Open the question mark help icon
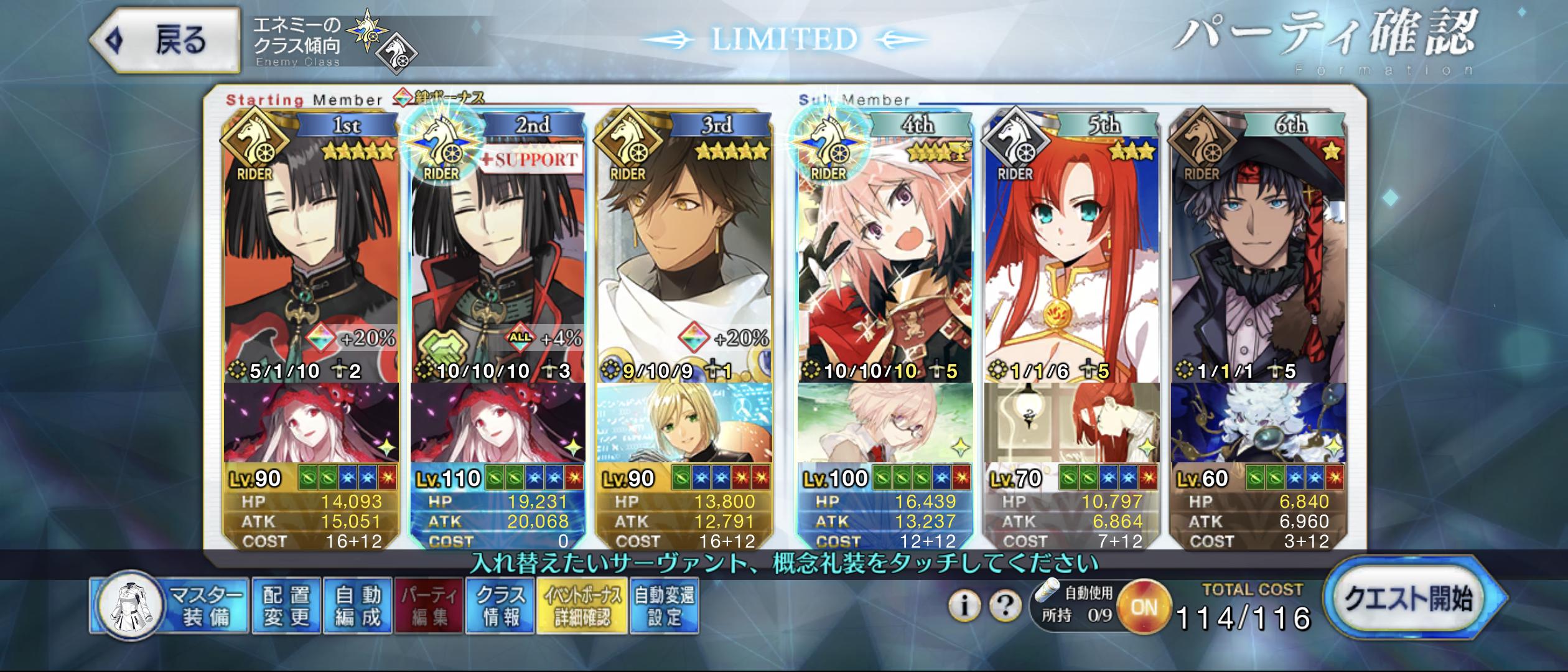This screenshot has height=672, width=1568. pyautogui.click(x=1004, y=605)
